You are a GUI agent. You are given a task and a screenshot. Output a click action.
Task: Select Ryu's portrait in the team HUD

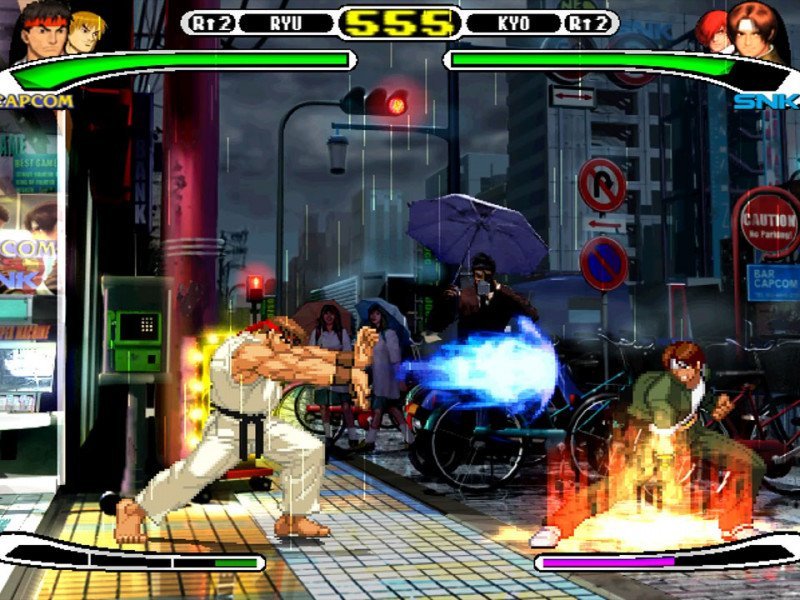tap(42, 32)
